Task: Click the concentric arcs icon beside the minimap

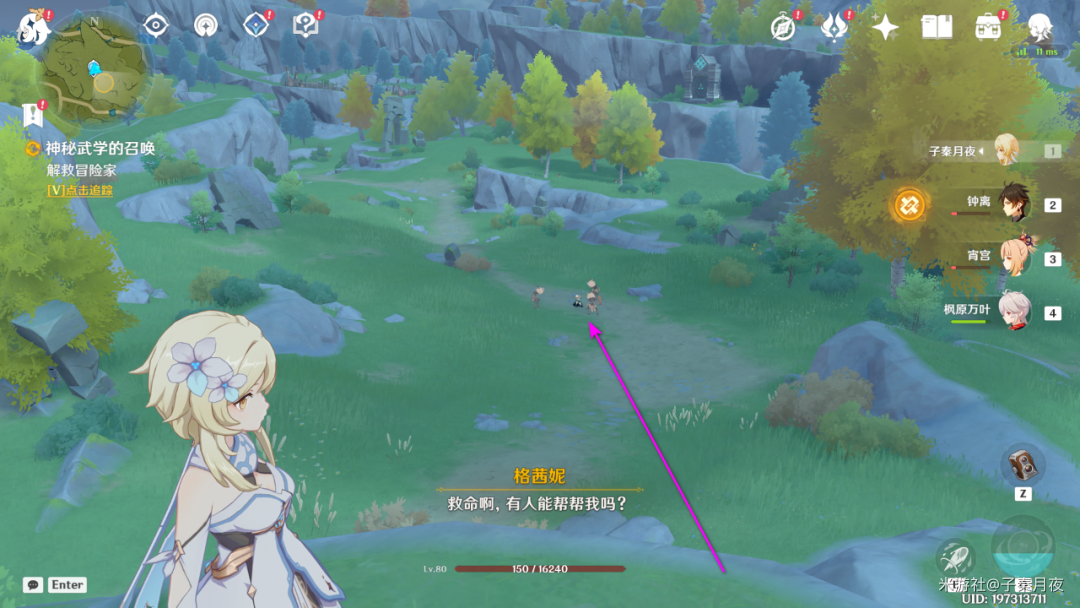Action: pos(206,26)
